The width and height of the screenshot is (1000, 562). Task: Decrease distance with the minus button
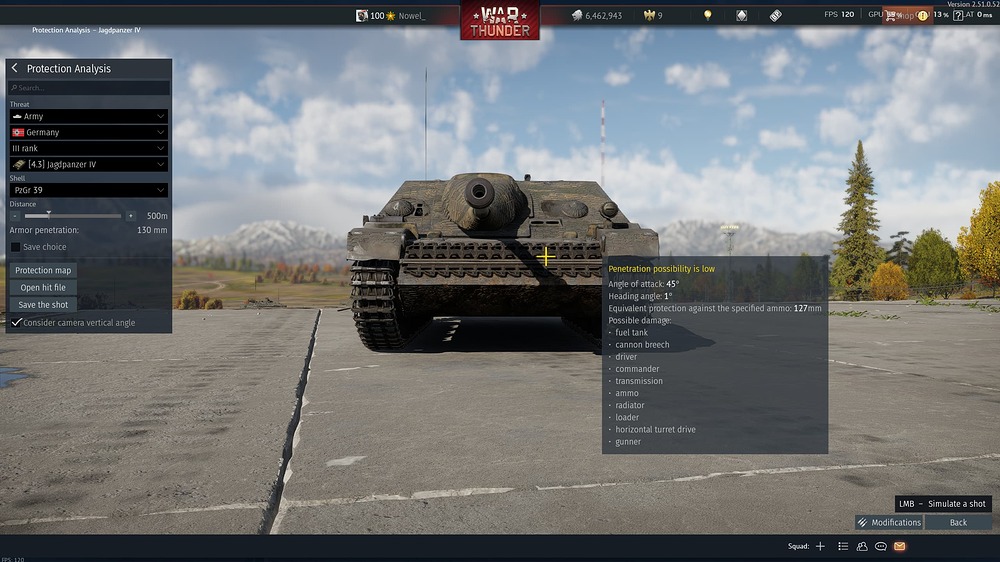(15, 216)
